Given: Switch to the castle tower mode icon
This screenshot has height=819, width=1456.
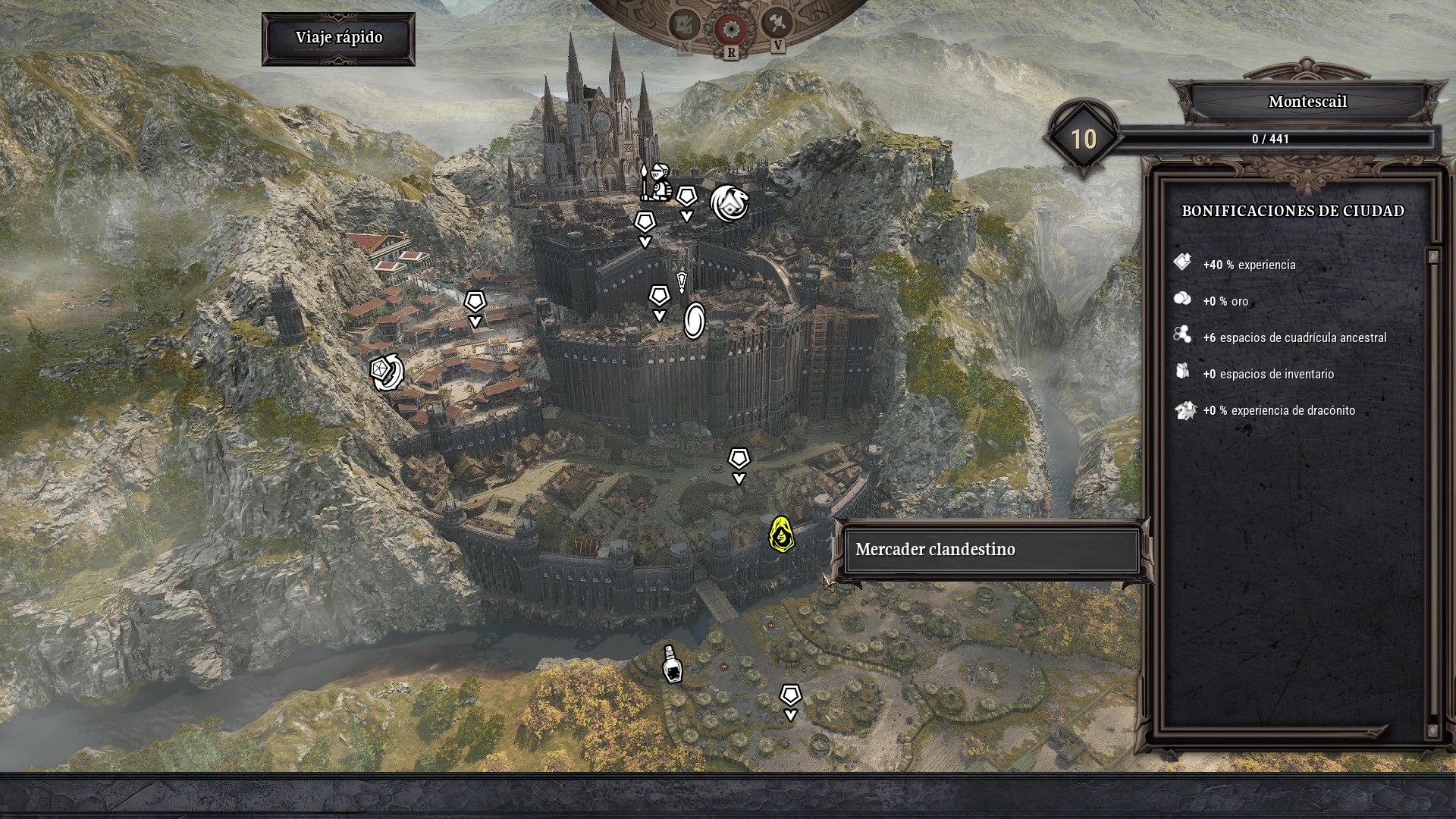Looking at the screenshot, I should (684, 26).
